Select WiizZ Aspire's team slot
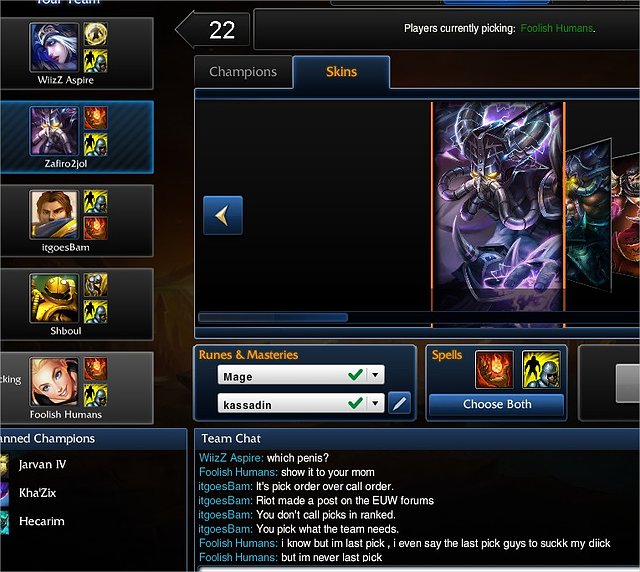640x572 pixels. (x=76, y=53)
